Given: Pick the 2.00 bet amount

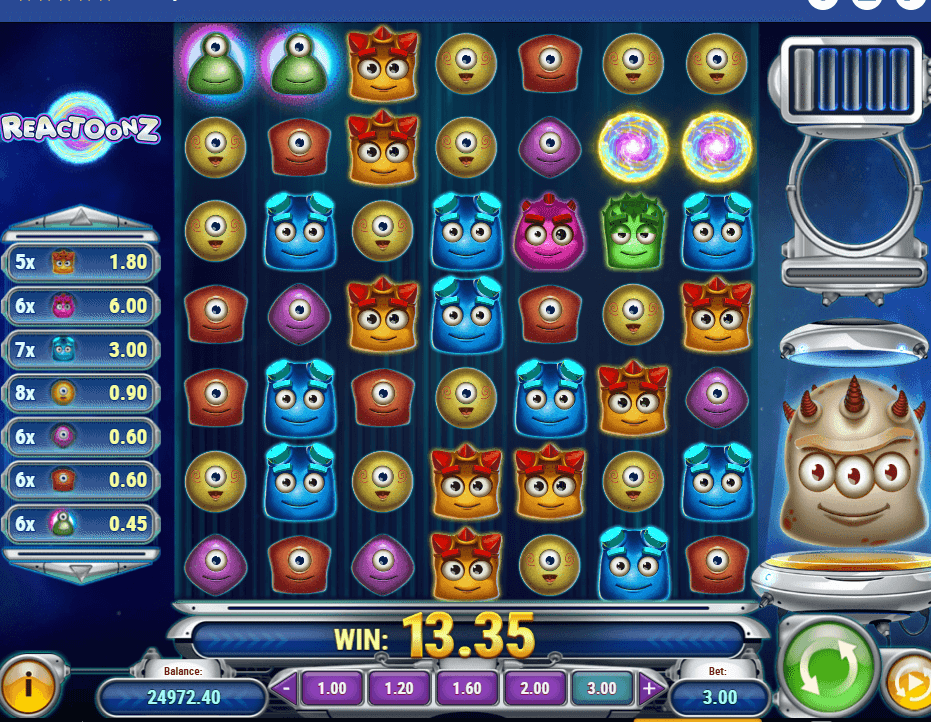Looking at the screenshot, I should [x=534, y=688].
